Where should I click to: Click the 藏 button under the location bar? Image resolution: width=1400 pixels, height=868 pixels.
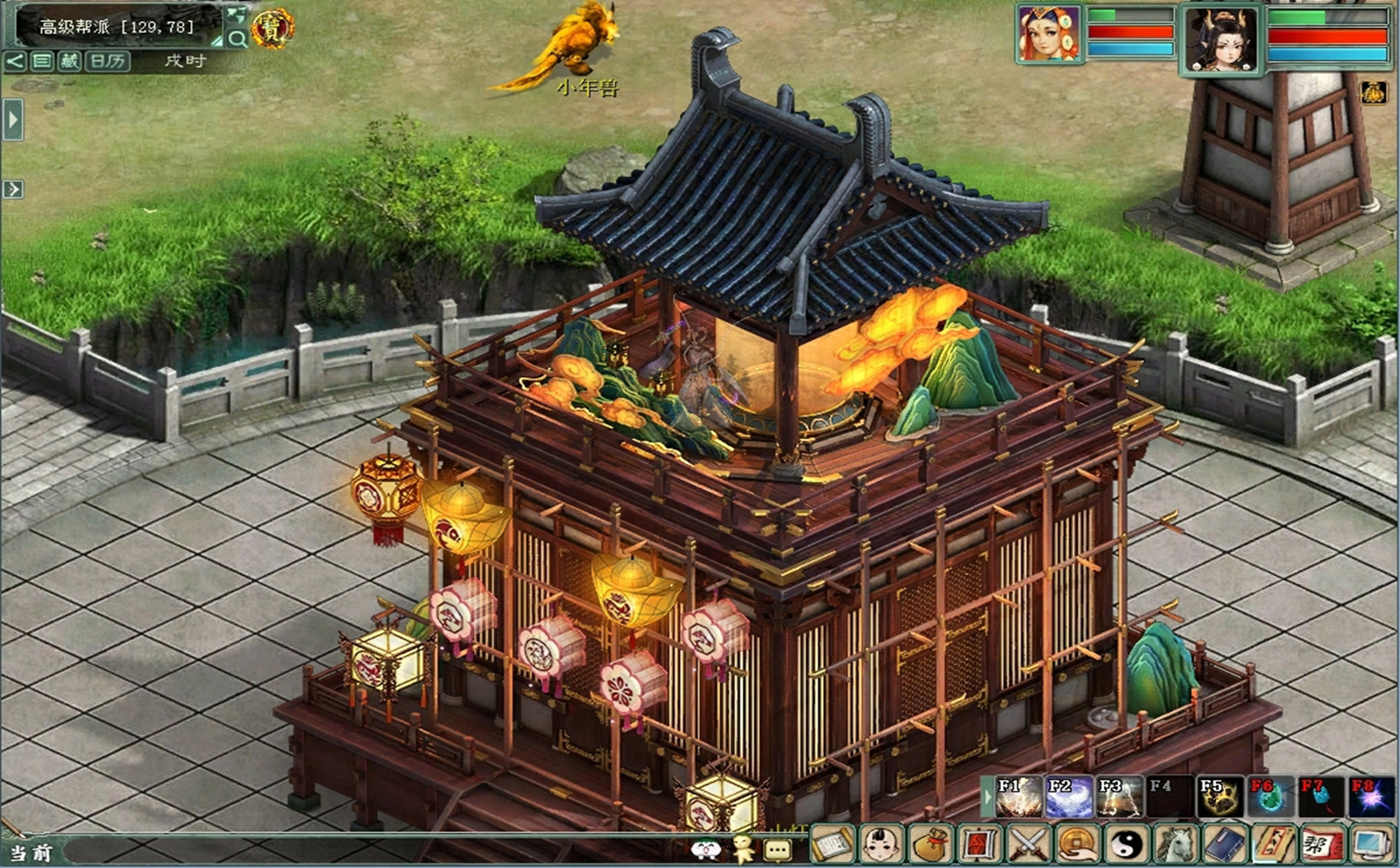click(69, 60)
